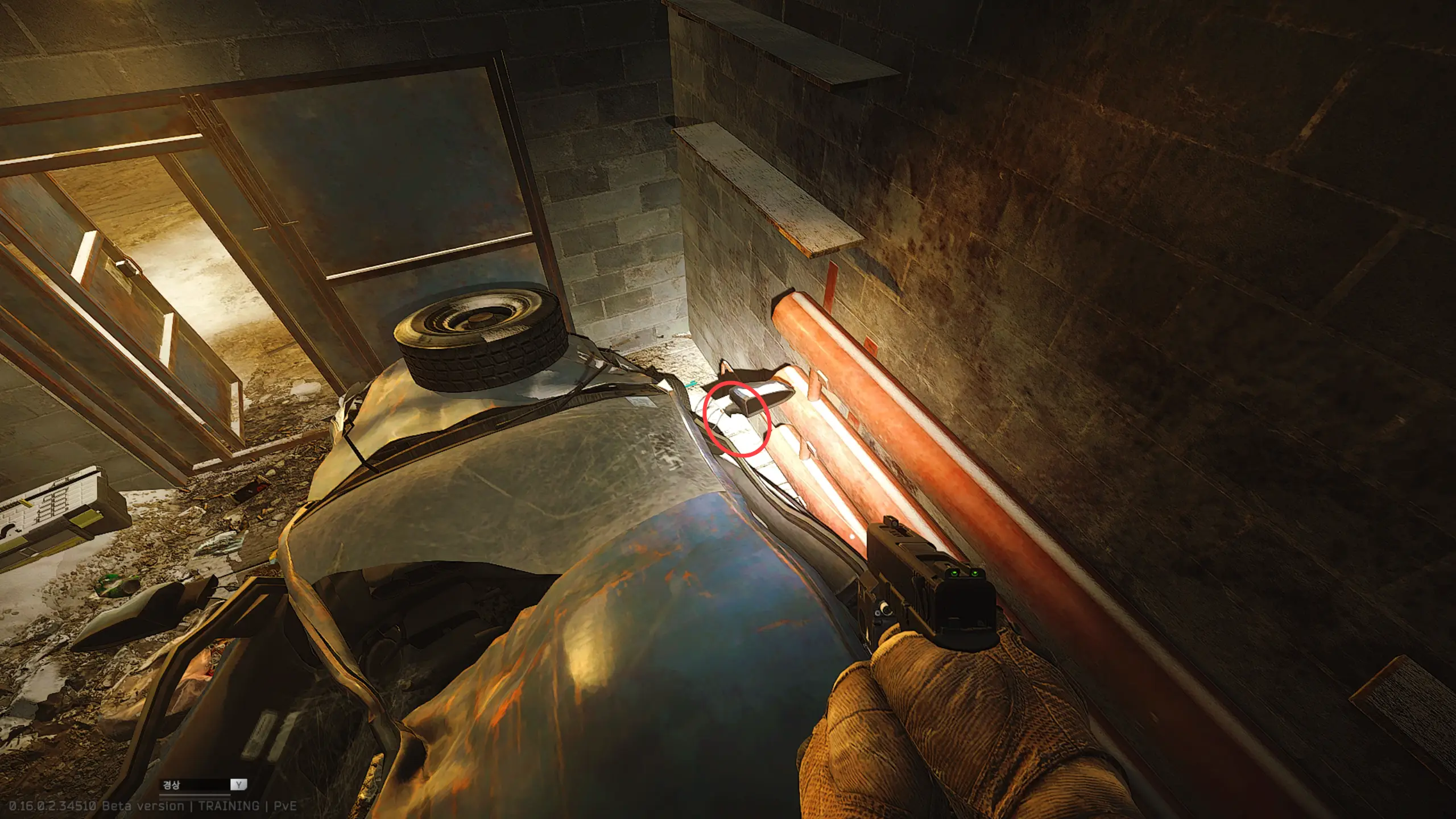This screenshot has height=819, width=1456.
Task: Click the teal syringe item on the floor
Action: click(692, 384)
